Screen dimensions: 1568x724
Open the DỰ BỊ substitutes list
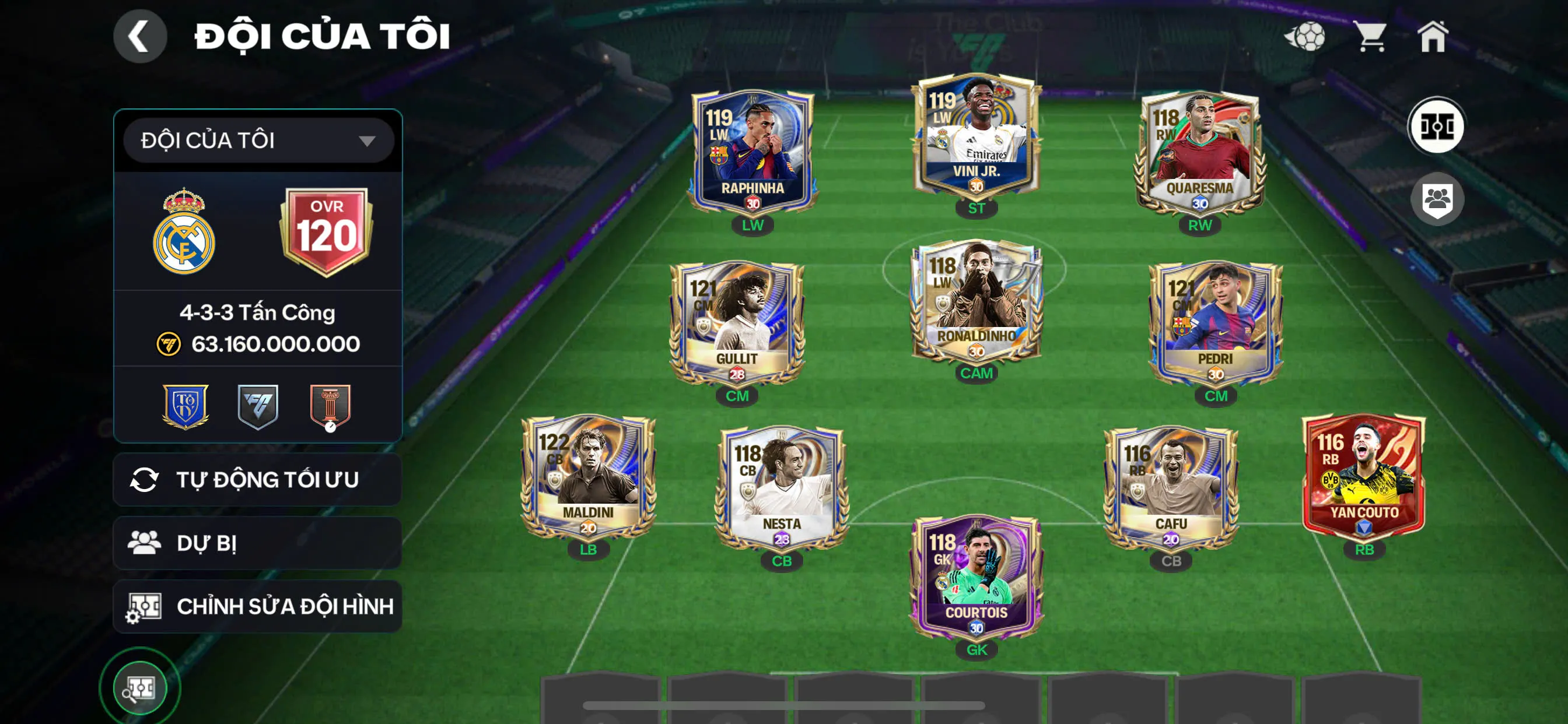point(257,543)
